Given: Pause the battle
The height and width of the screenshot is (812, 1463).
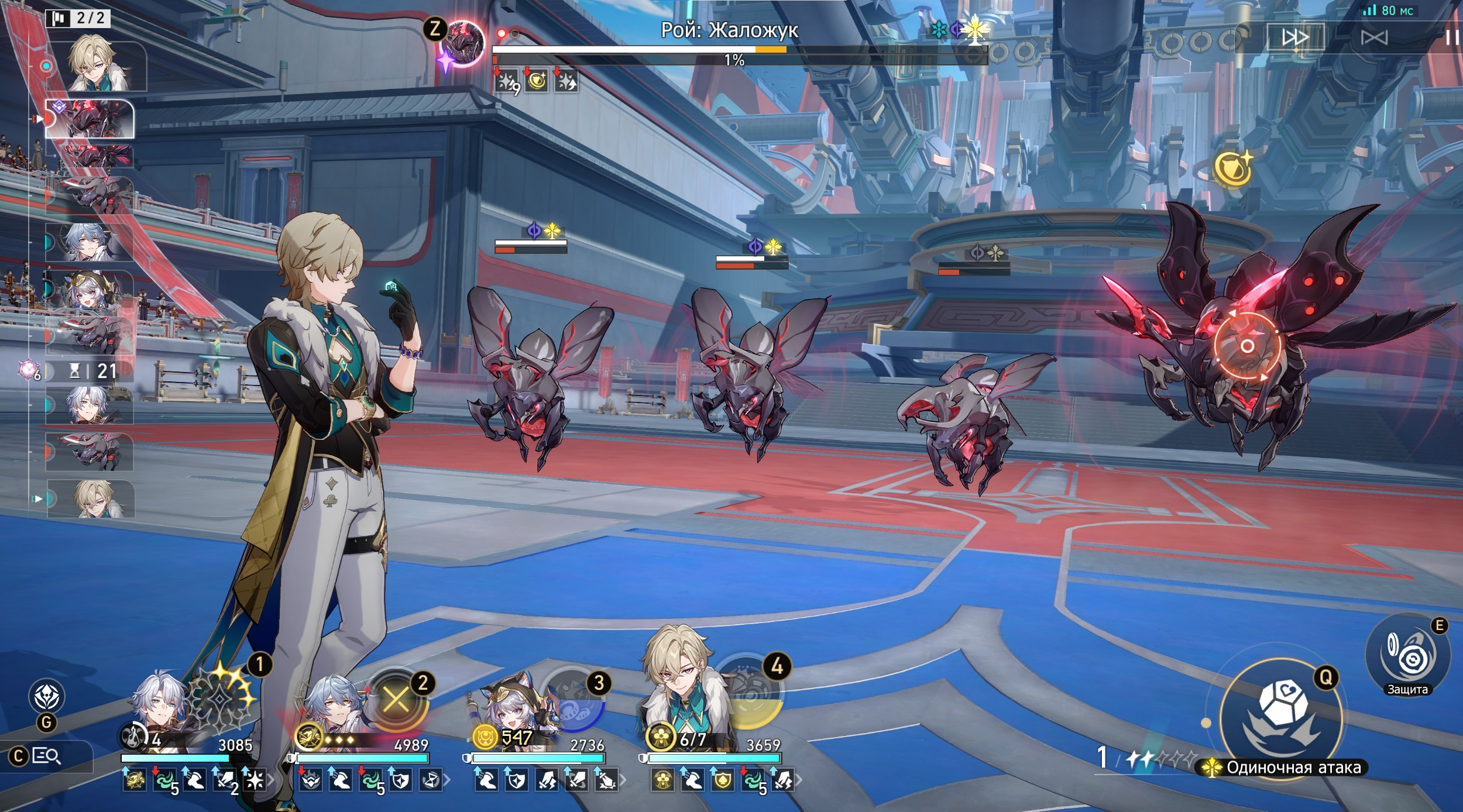Looking at the screenshot, I should coord(1451,38).
